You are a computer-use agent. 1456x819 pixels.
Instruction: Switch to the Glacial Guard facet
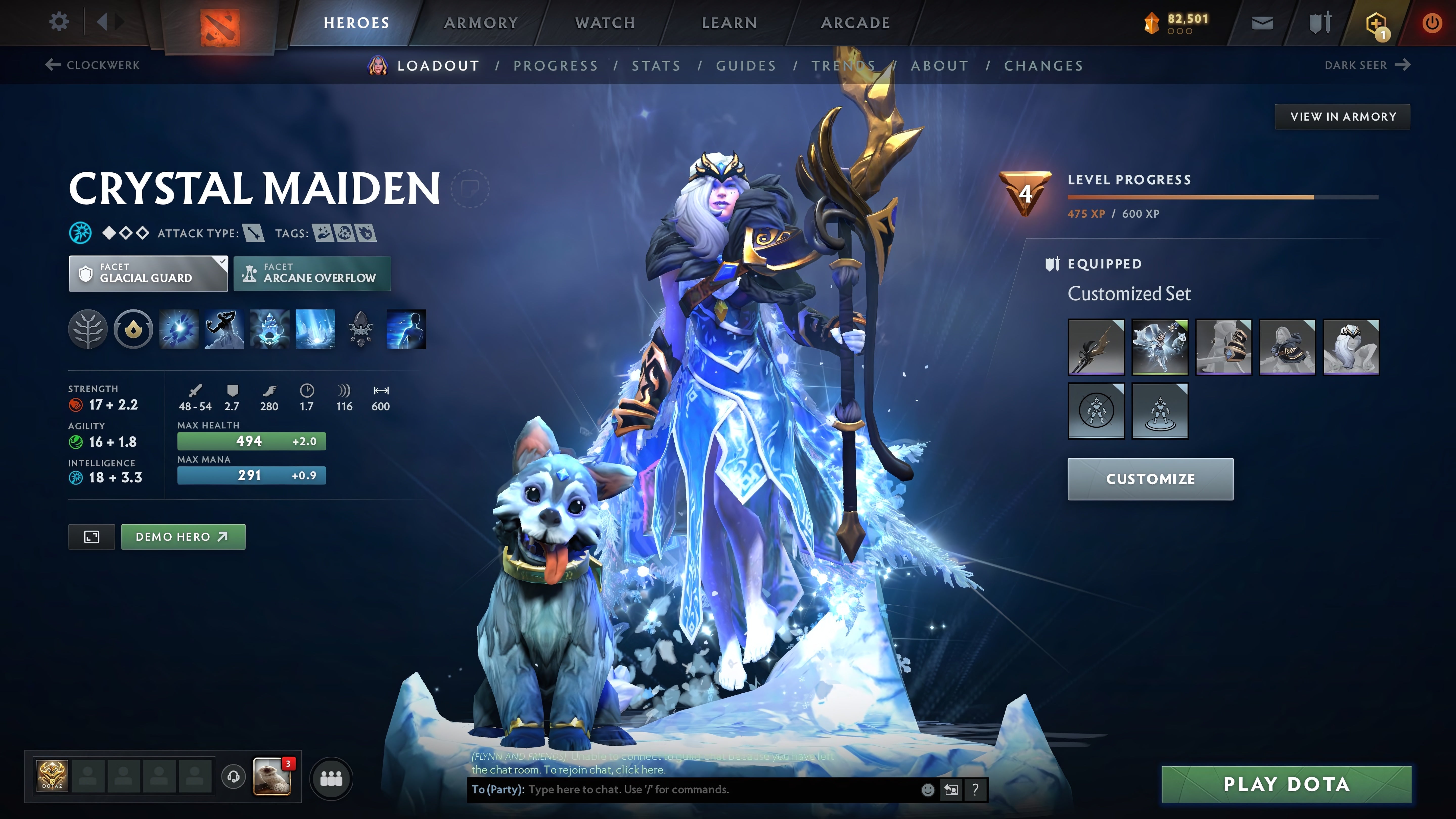148,274
